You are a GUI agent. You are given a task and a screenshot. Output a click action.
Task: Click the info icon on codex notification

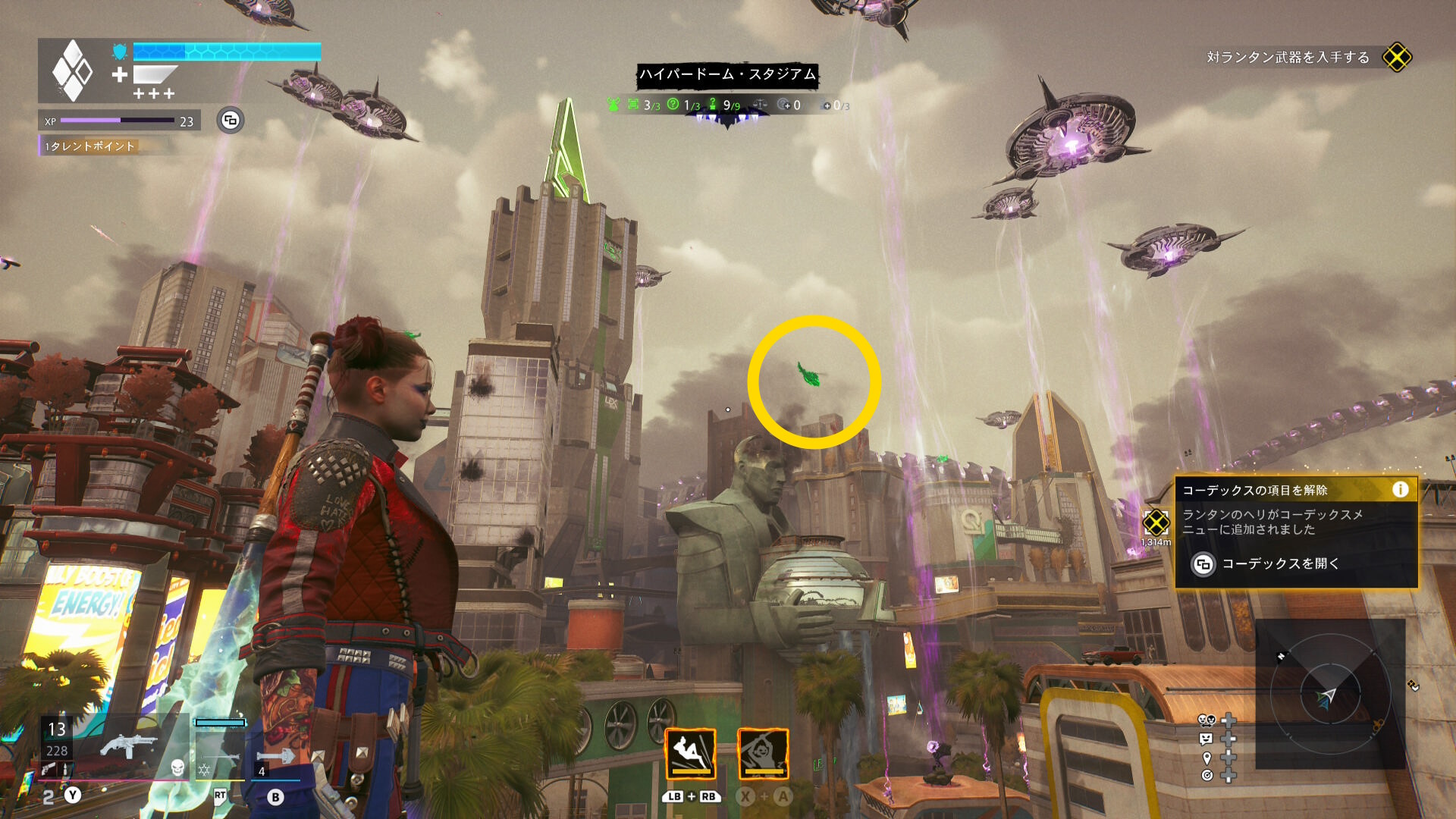(x=1400, y=490)
